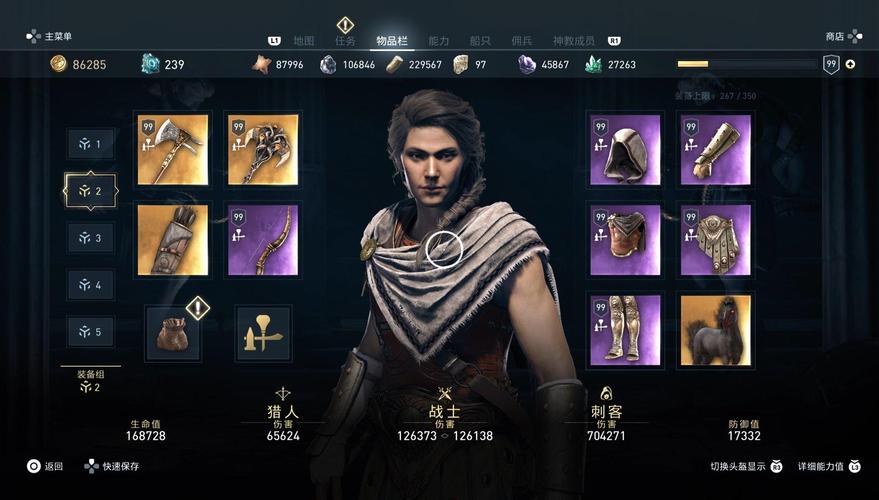Open the arrow quiver slot
The height and width of the screenshot is (500, 879).
click(172, 240)
